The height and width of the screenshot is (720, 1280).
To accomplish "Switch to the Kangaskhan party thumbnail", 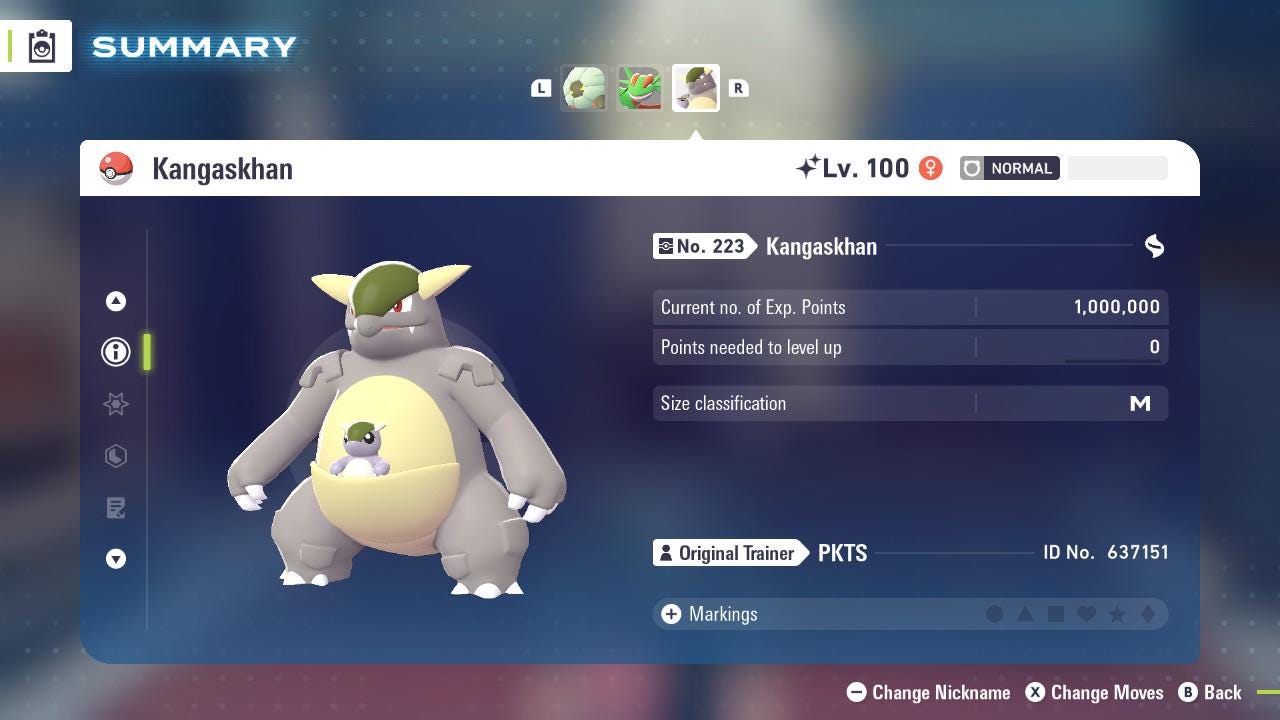I will 695,87.
